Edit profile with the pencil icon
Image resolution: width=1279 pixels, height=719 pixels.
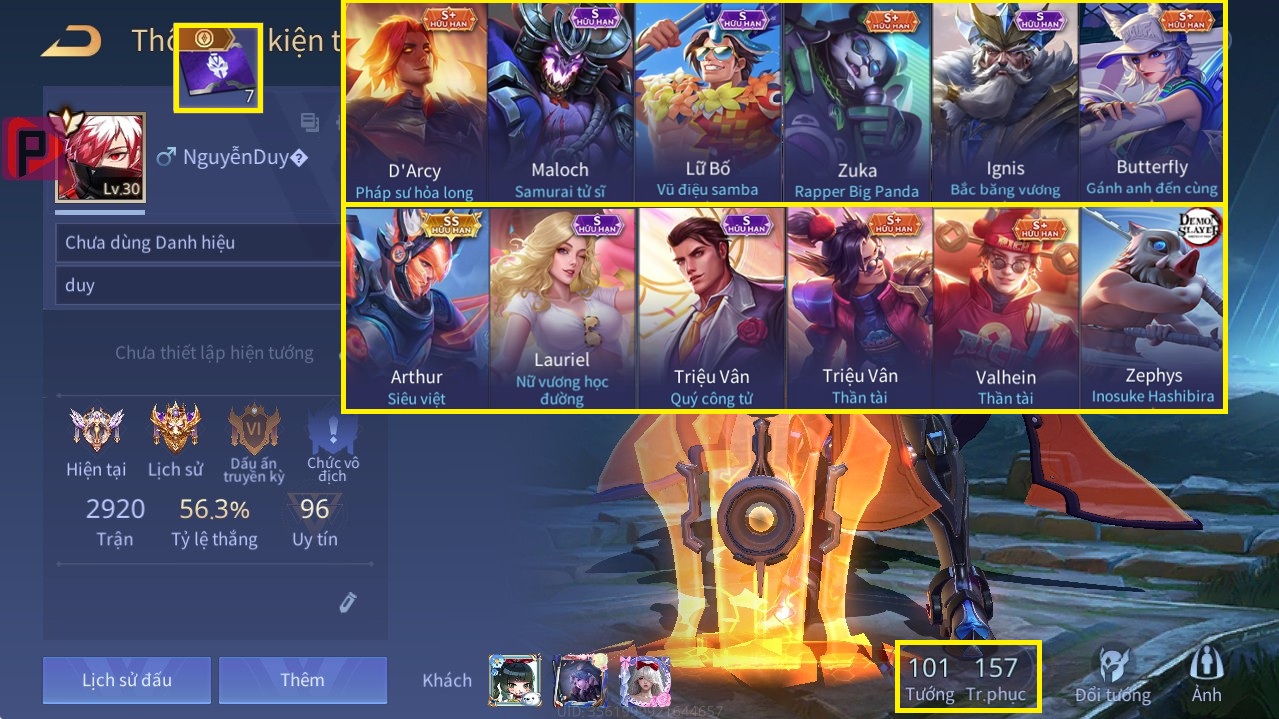tap(346, 602)
